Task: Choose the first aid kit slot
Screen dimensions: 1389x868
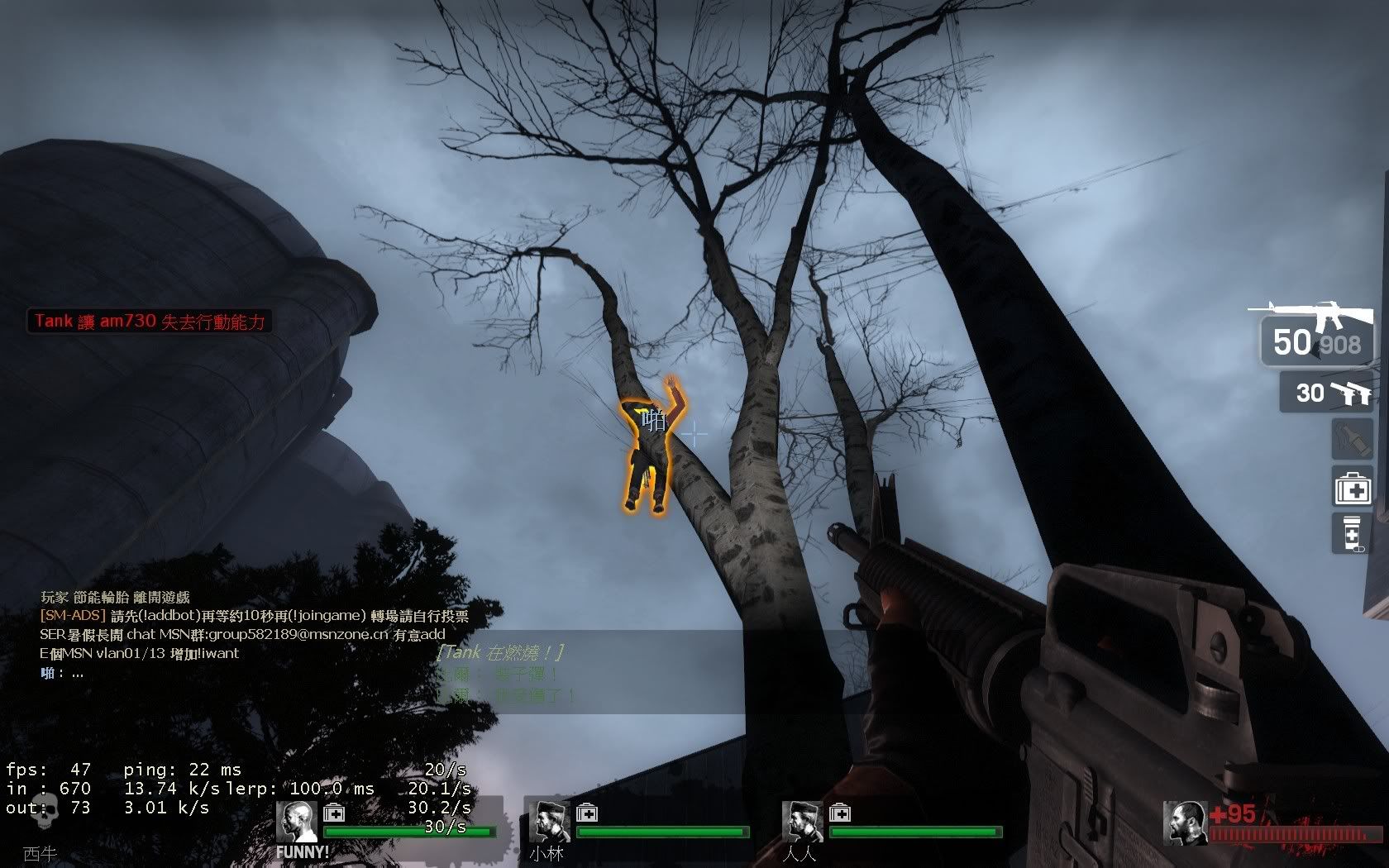Action: [1353, 487]
